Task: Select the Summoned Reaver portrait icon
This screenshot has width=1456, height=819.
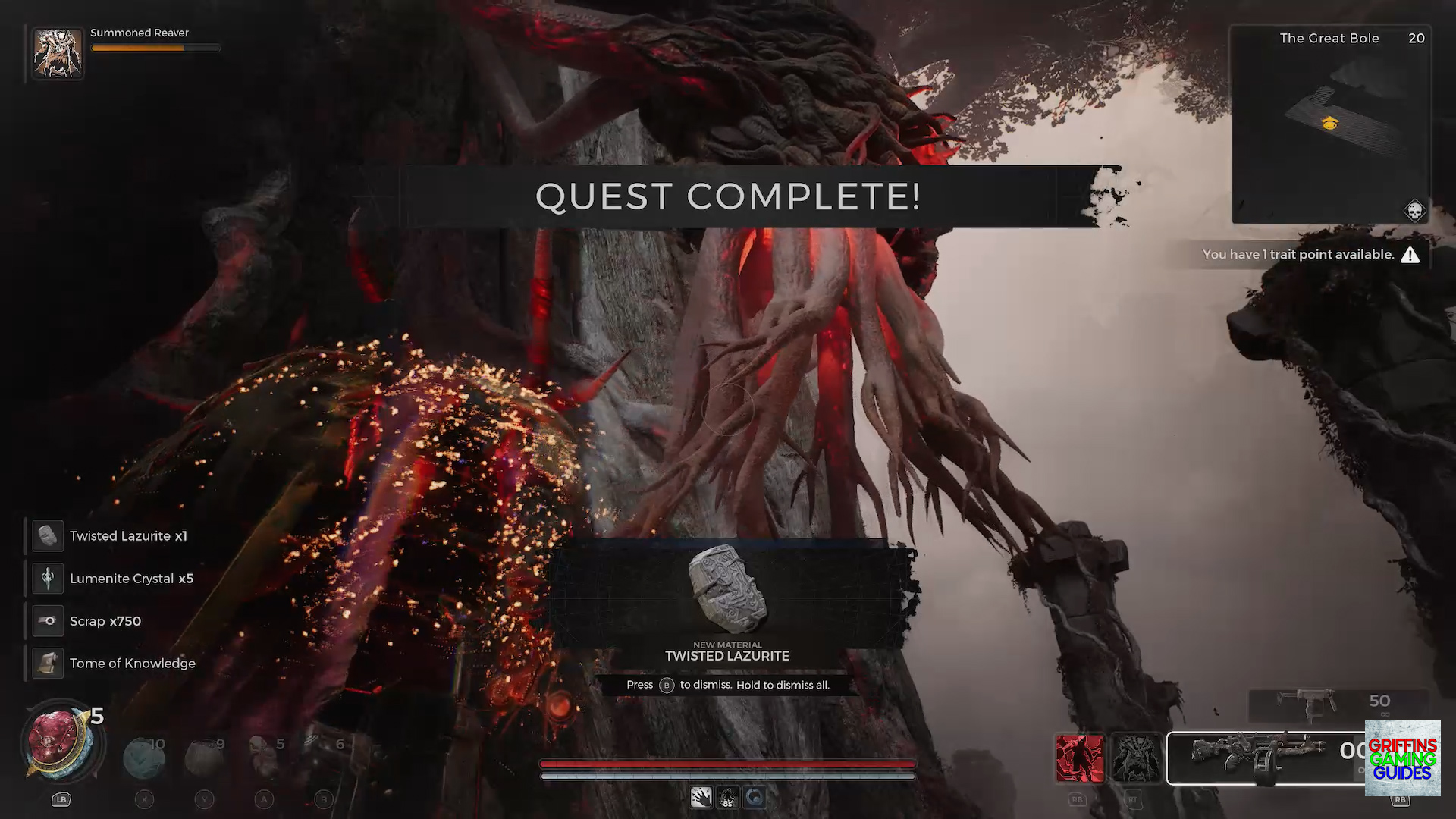Action: 58,52
